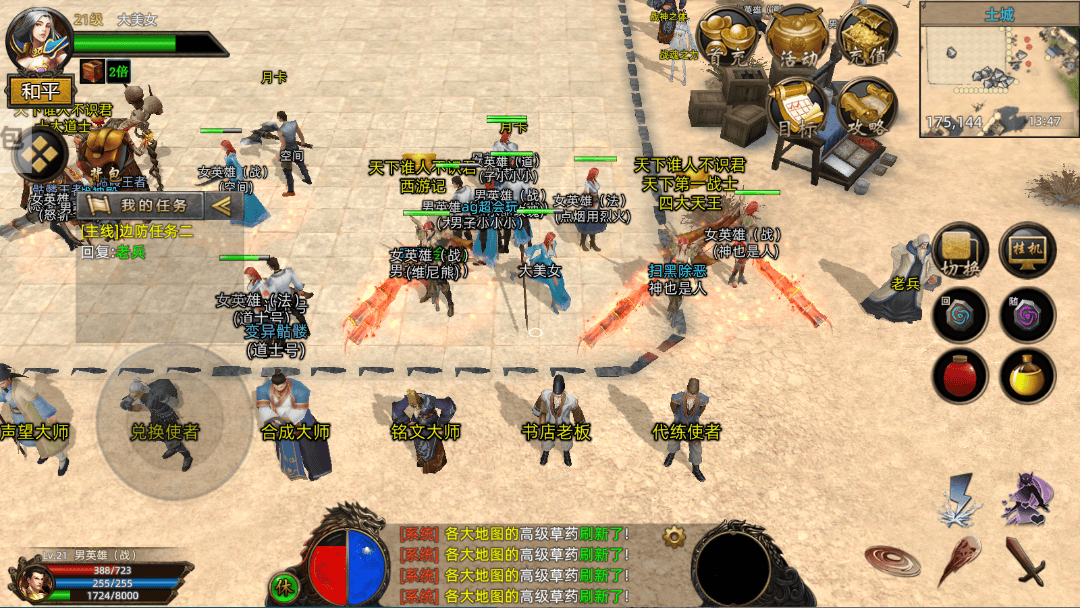1080x608 pixels.
Task: Open the 充值 treasure chest recharge shop
Action: [865, 40]
